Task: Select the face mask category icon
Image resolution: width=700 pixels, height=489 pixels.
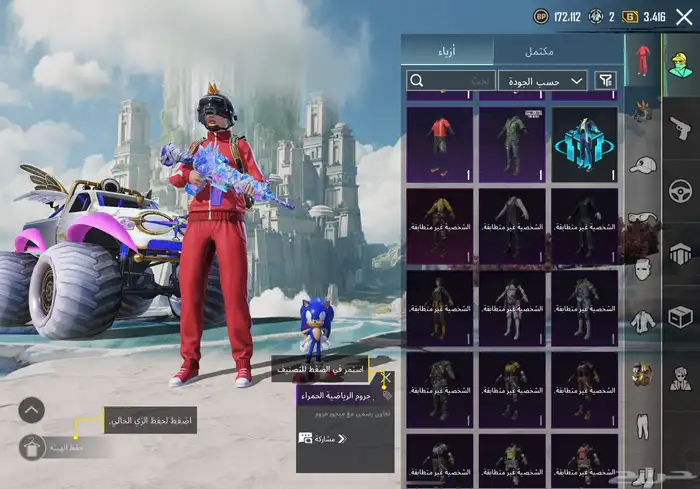Action: click(x=642, y=268)
